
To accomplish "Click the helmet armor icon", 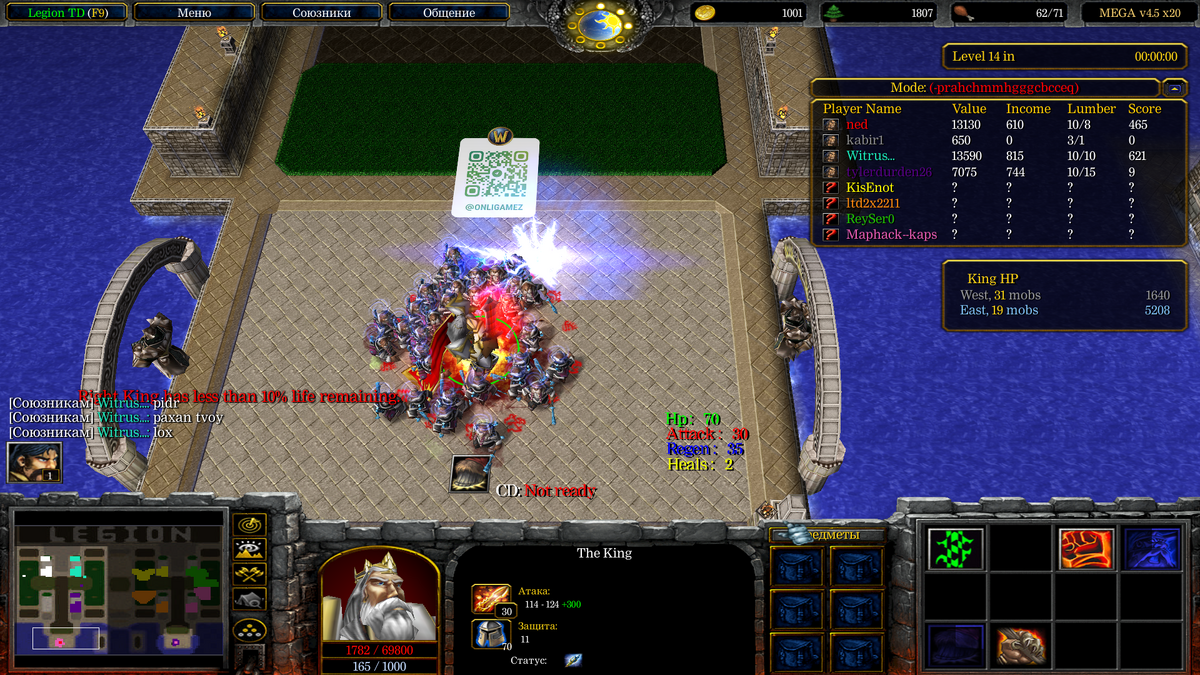I will [491, 634].
